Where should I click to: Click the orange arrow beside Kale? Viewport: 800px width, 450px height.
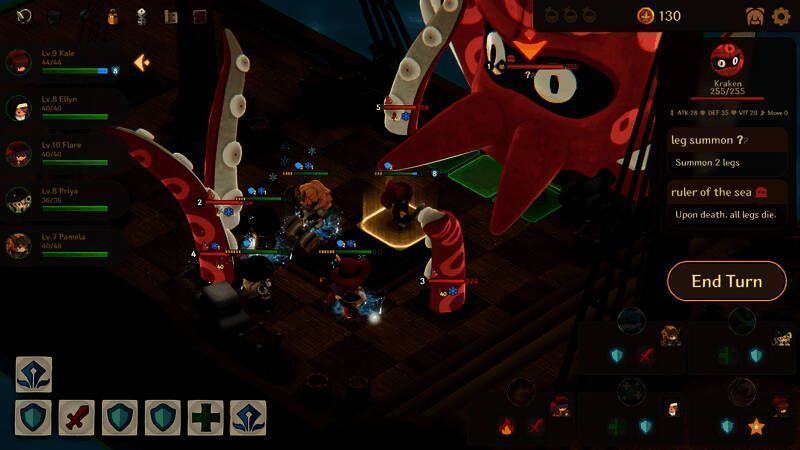pyautogui.click(x=142, y=62)
